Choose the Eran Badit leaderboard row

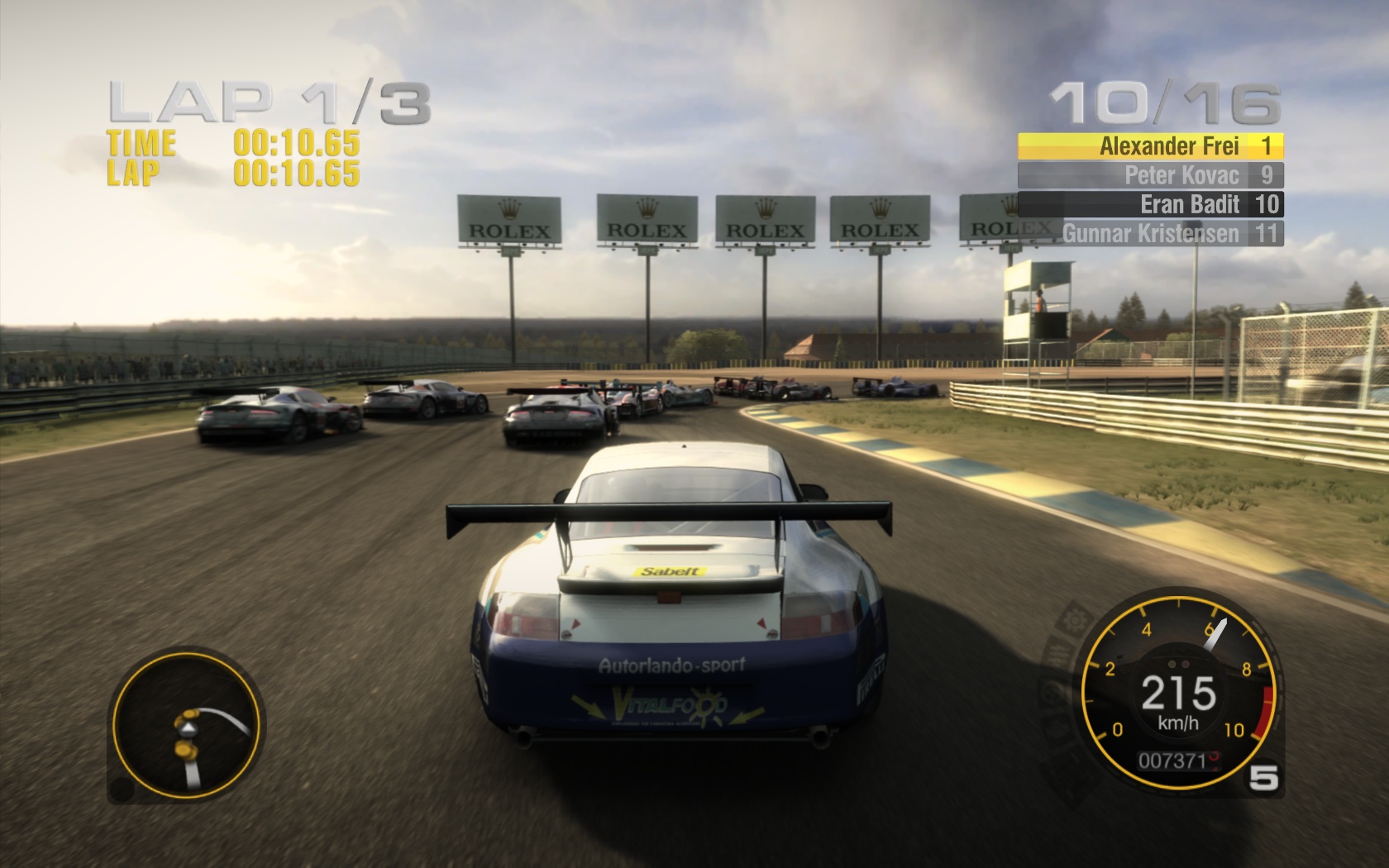coord(1149,204)
